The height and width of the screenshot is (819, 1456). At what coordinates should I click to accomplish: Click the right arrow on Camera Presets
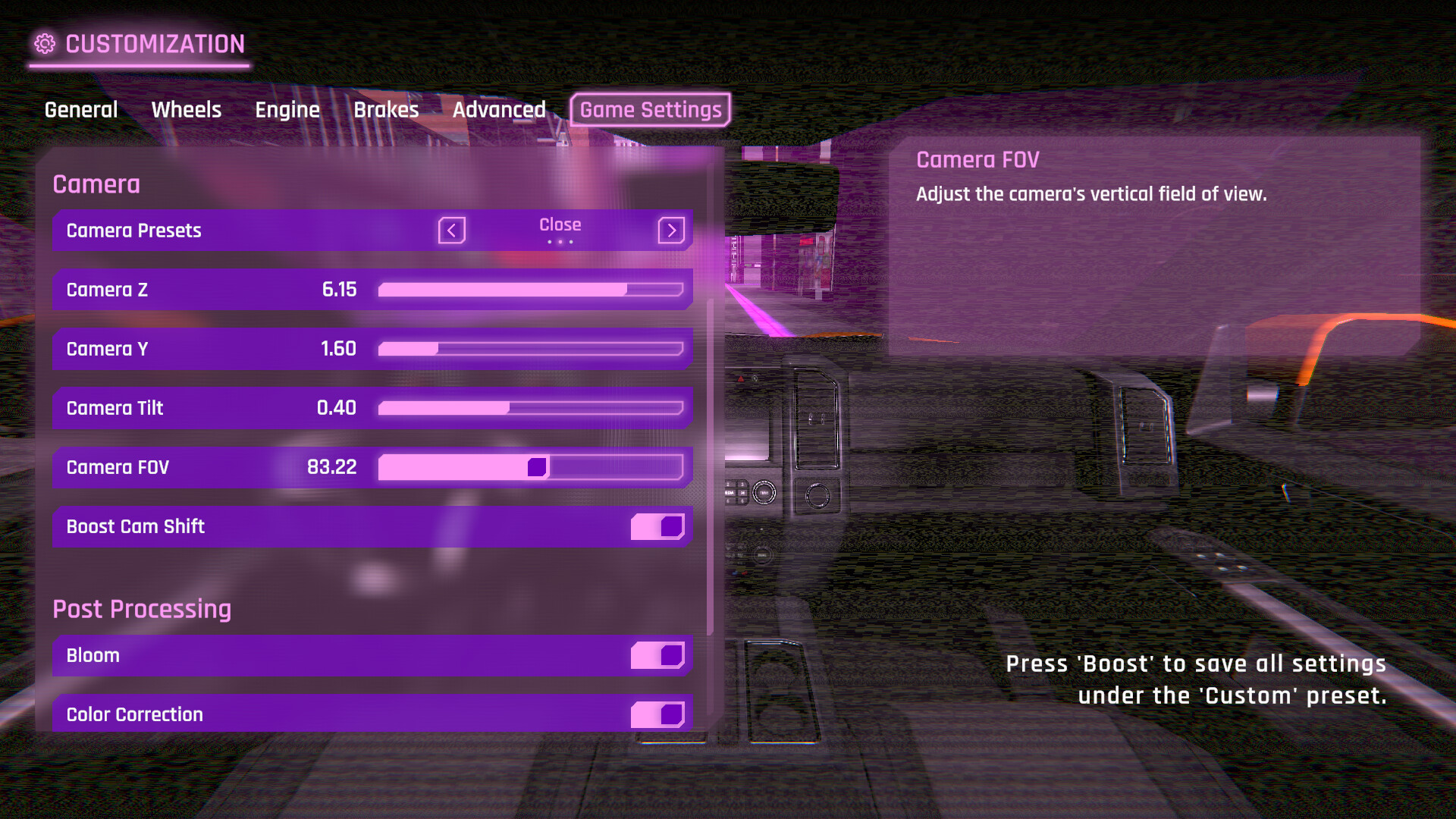[670, 231]
